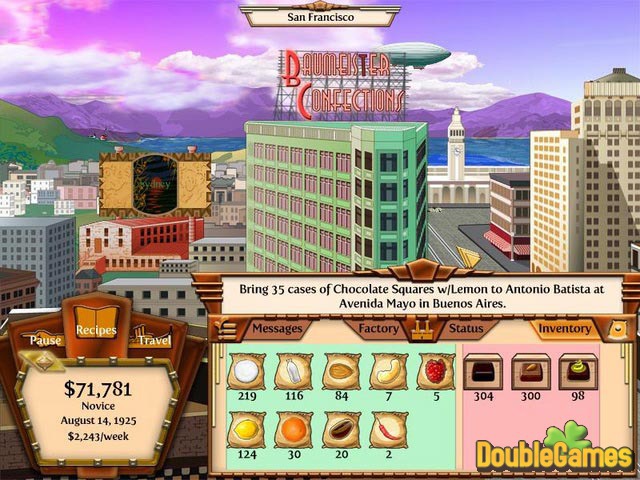Pause the game
640x480 pixels.
(x=46, y=340)
